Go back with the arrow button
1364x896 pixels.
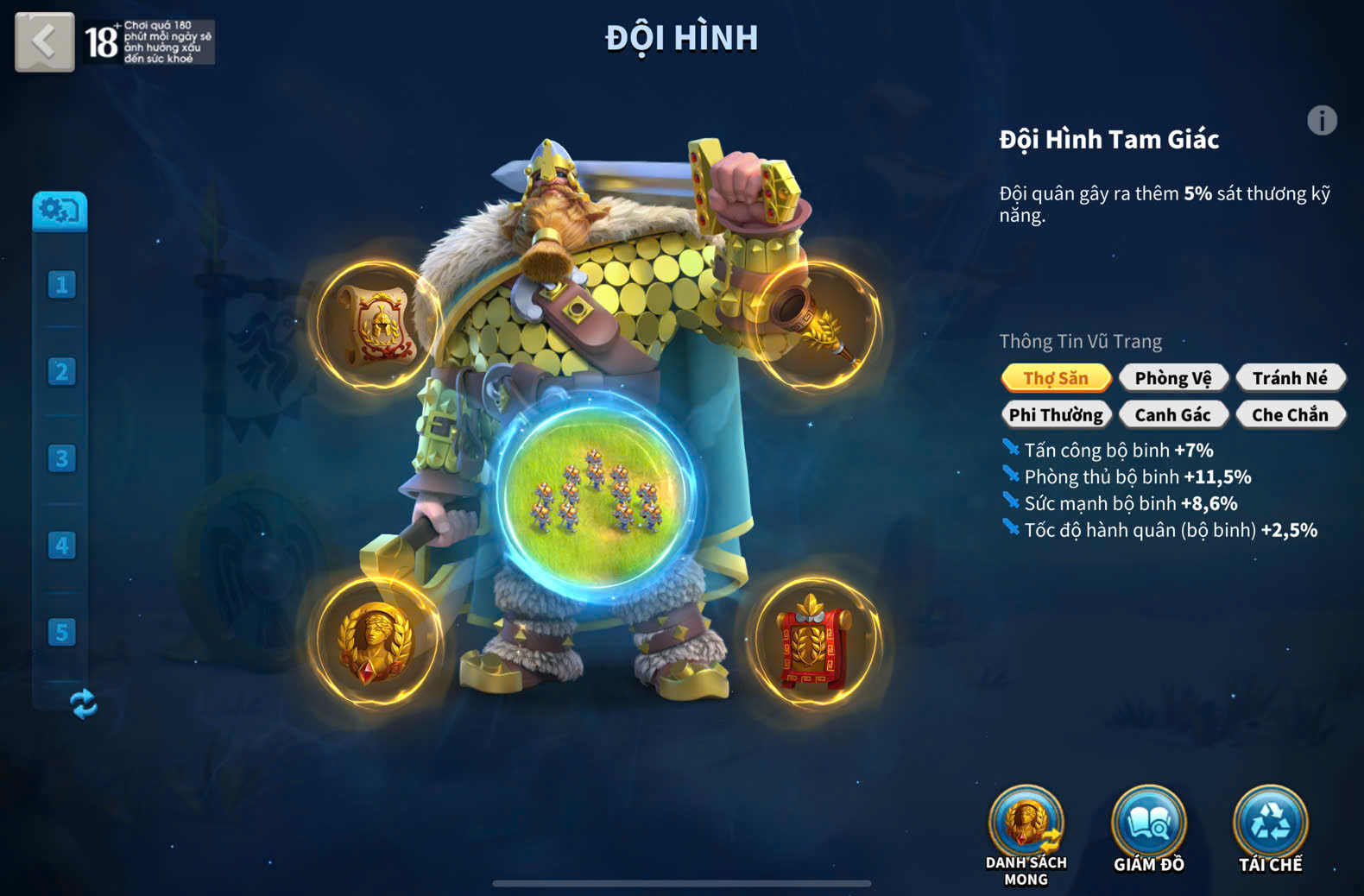pyautogui.click(x=44, y=41)
